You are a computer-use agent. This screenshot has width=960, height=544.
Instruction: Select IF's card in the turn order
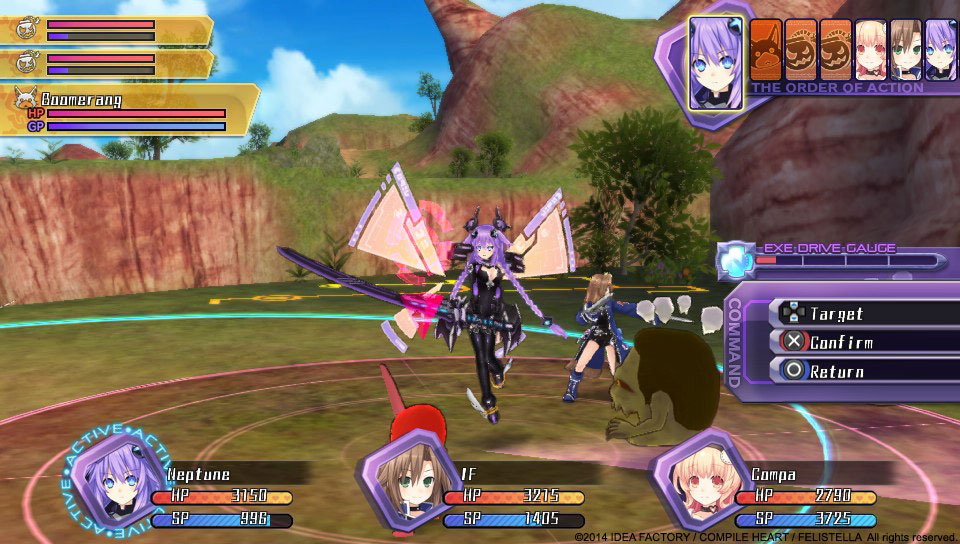[x=905, y=48]
